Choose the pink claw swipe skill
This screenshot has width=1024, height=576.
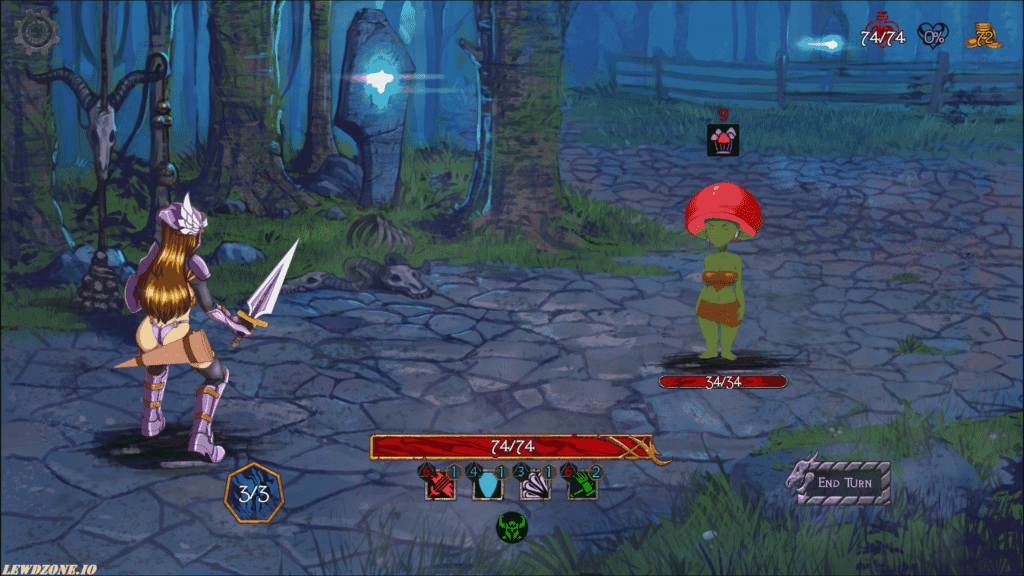pyautogui.click(x=533, y=485)
